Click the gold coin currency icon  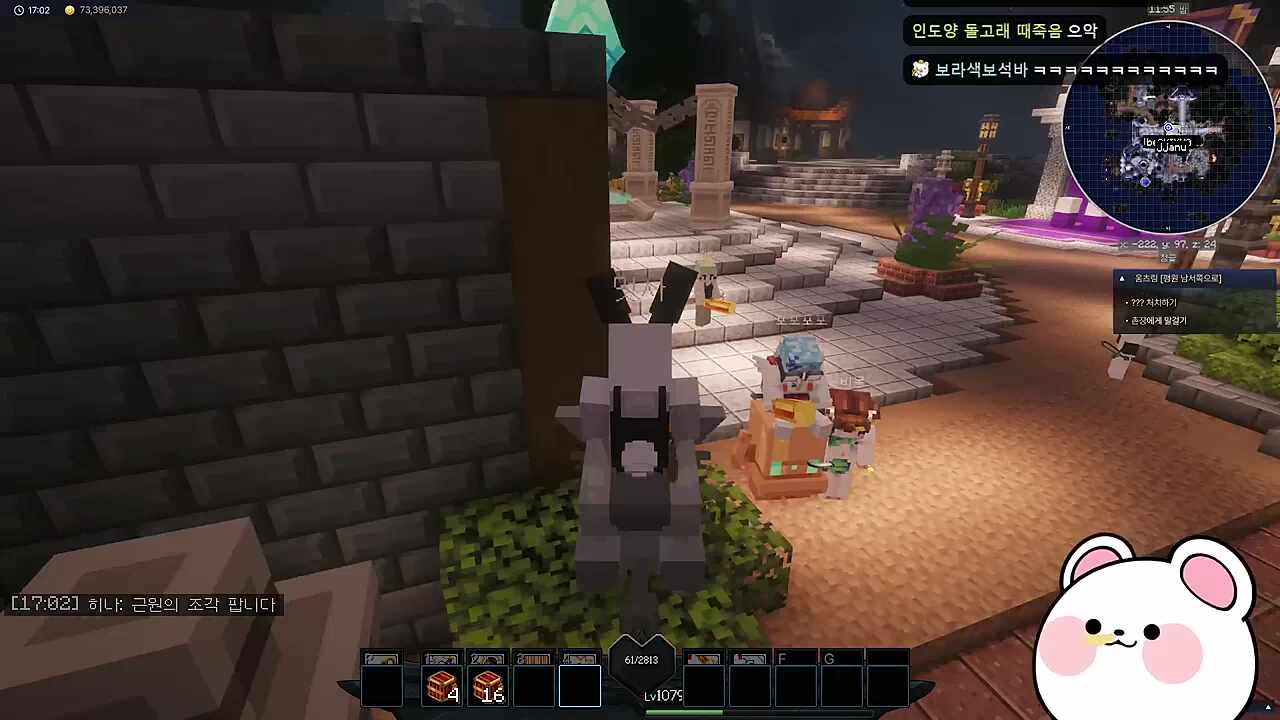pos(69,10)
